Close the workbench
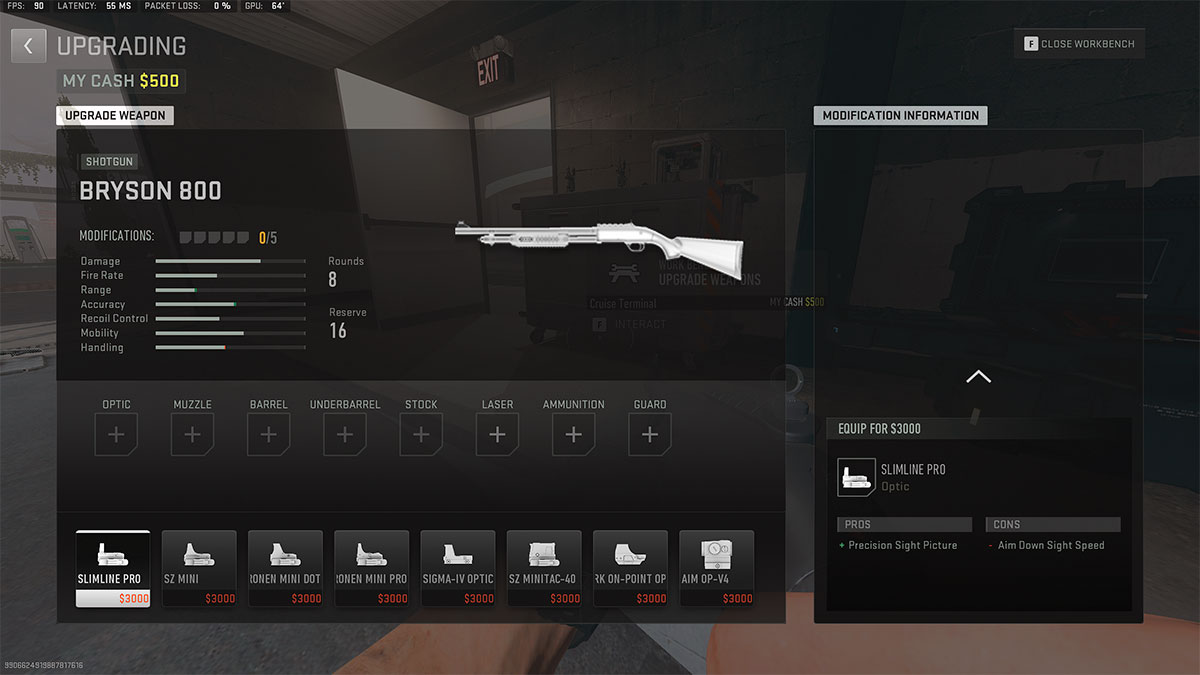Screen dimensions: 1200x675 [1079, 44]
